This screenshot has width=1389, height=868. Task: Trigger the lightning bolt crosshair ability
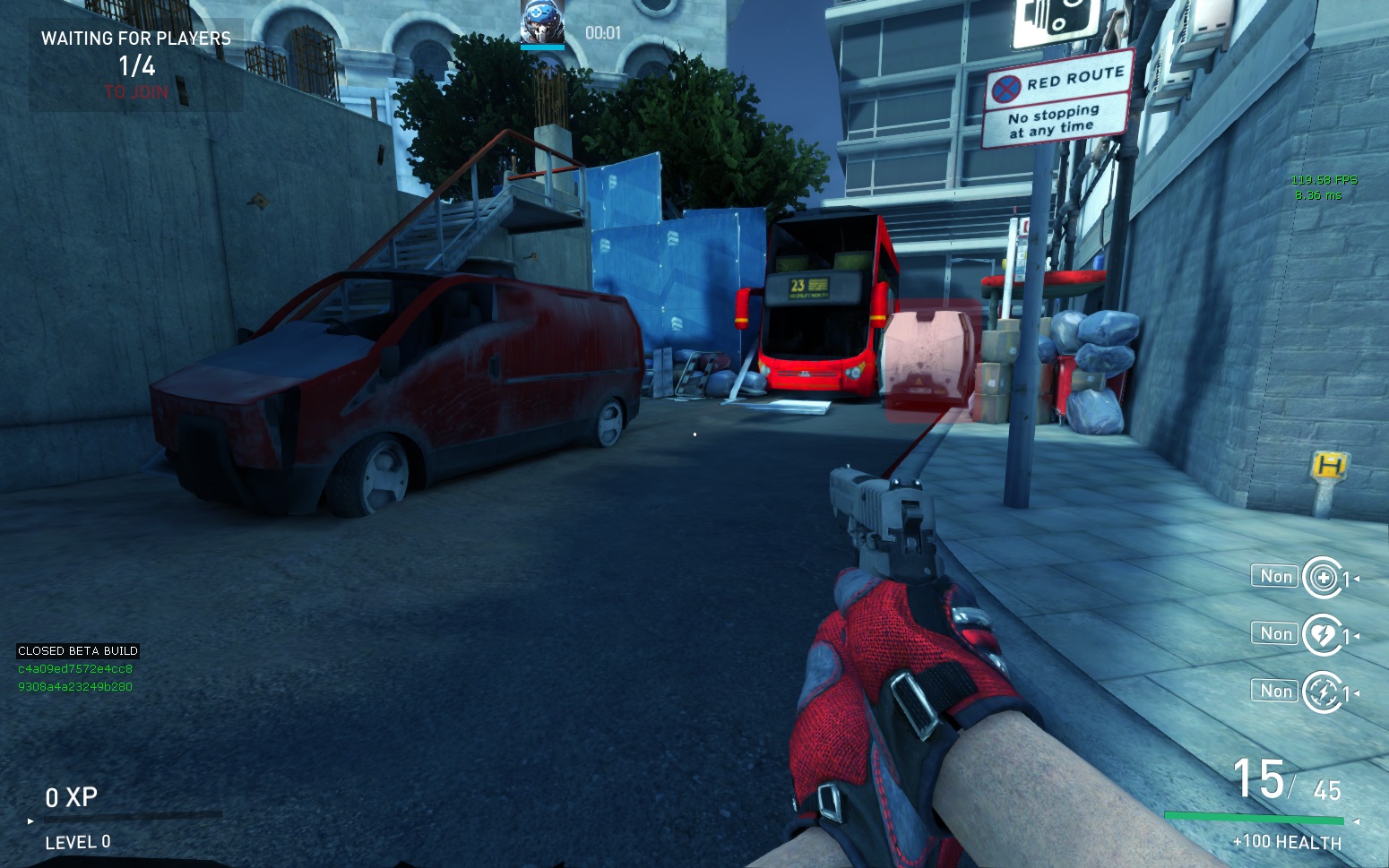click(x=1323, y=692)
